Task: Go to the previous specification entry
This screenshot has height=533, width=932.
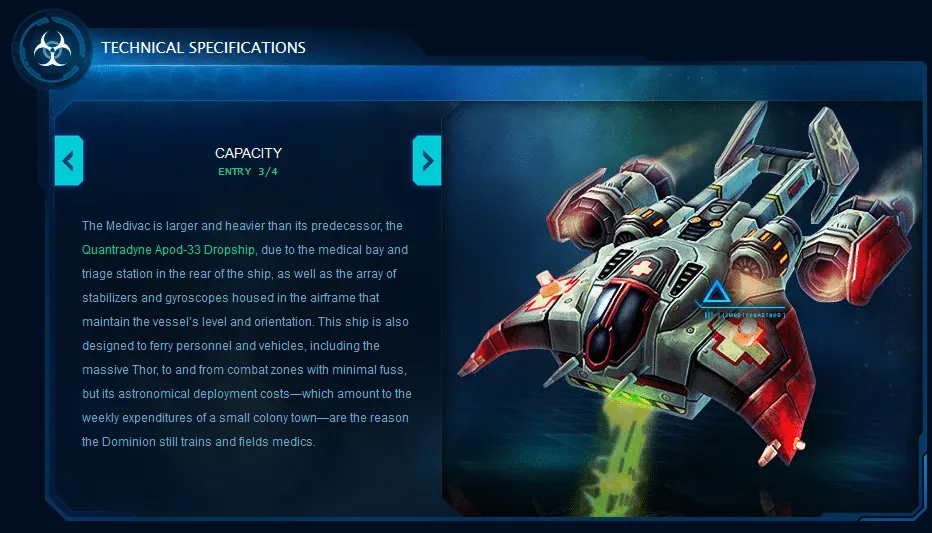Action: pos(68,160)
